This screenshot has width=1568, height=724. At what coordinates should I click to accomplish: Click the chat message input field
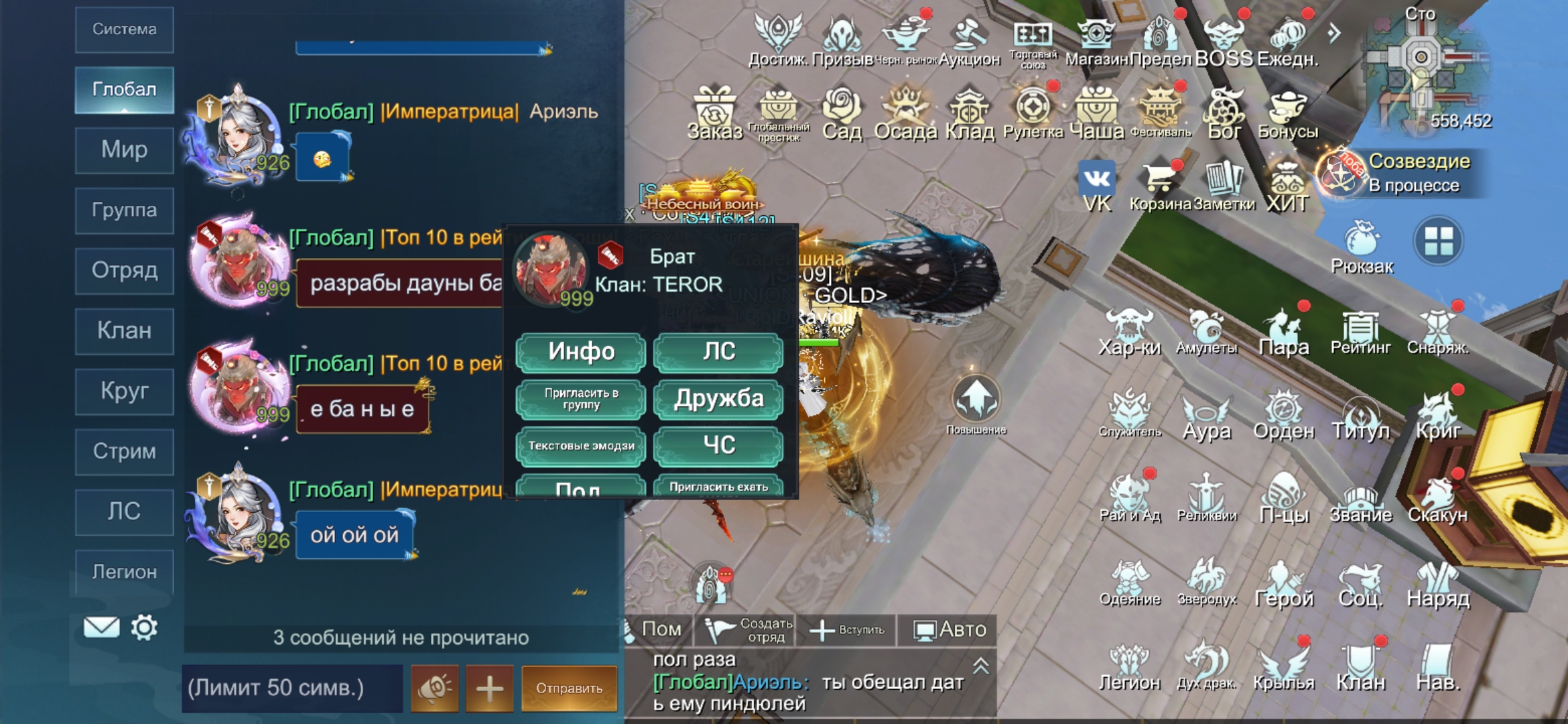[292, 688]
